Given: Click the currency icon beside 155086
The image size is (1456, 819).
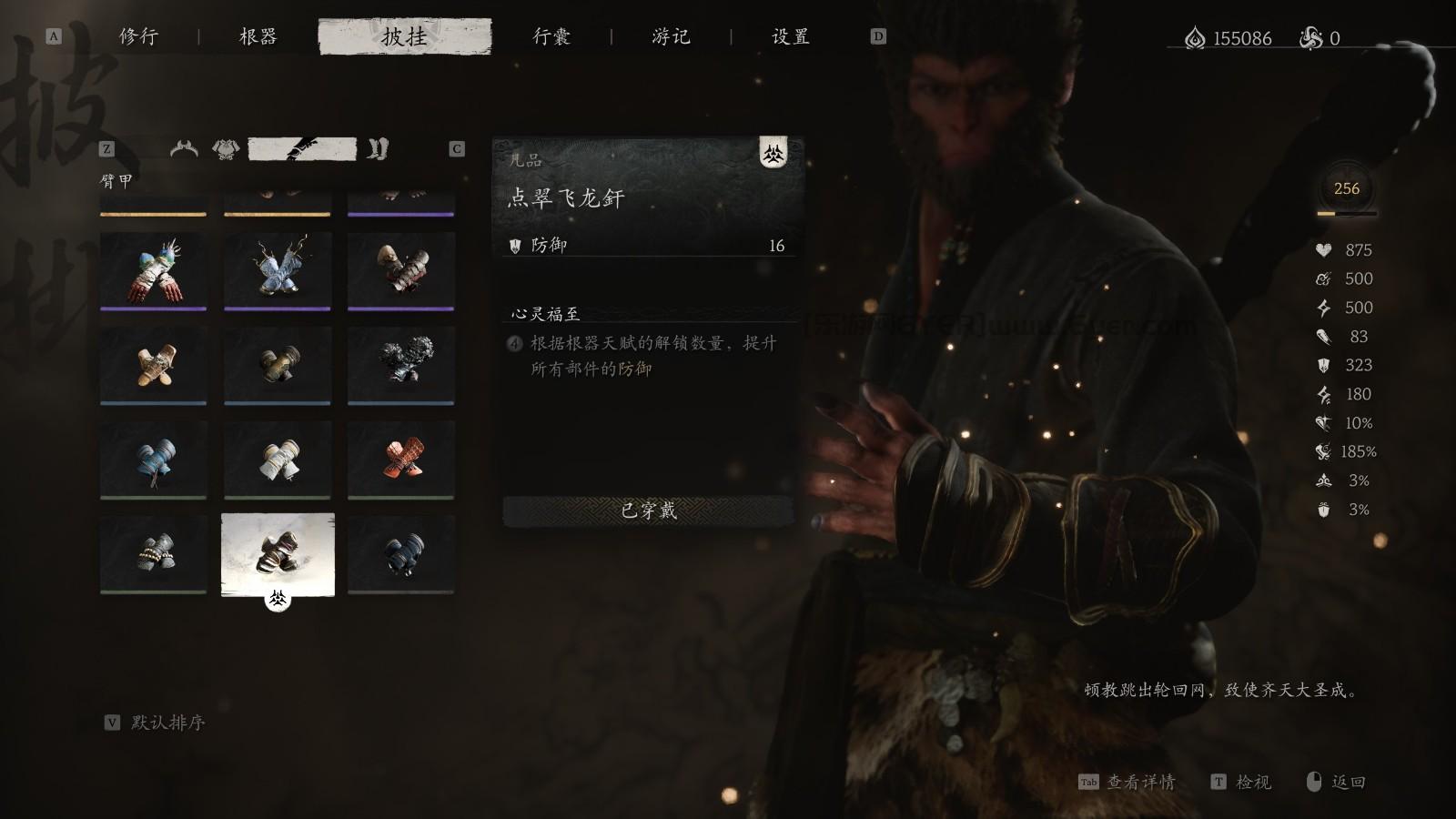Looking at the screenshot, I should [1194, 38].
